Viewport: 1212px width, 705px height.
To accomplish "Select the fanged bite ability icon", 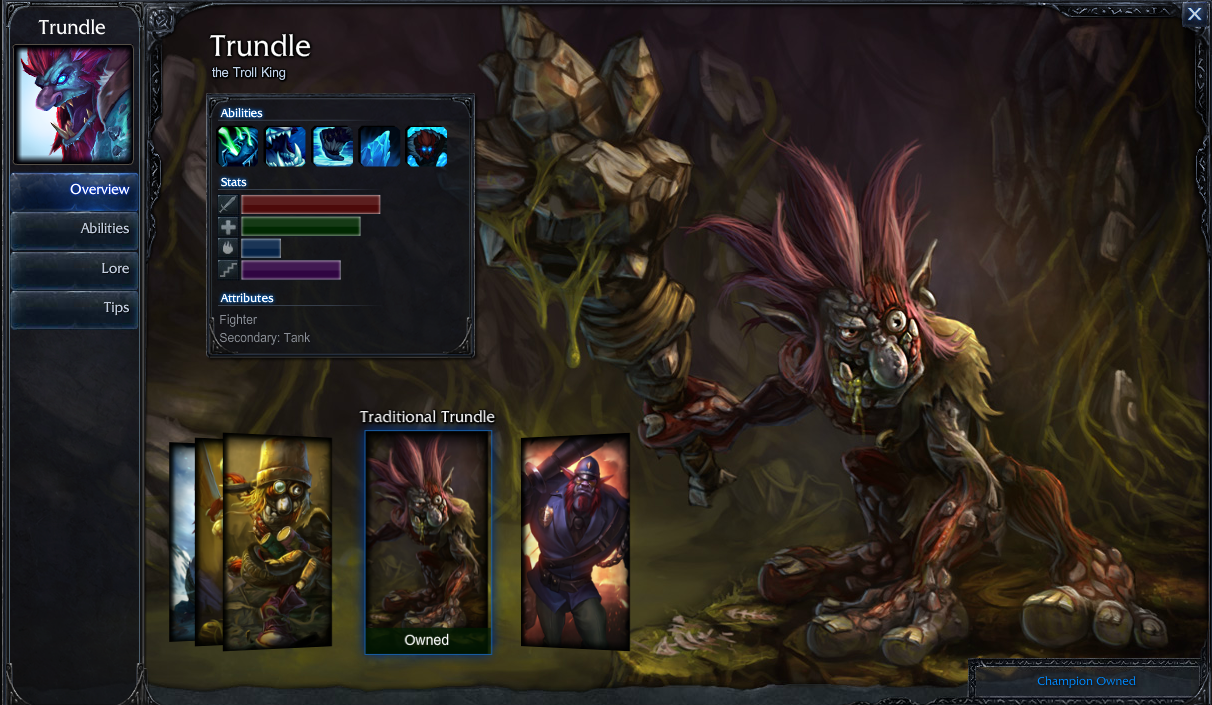I will tap(285, 147).
